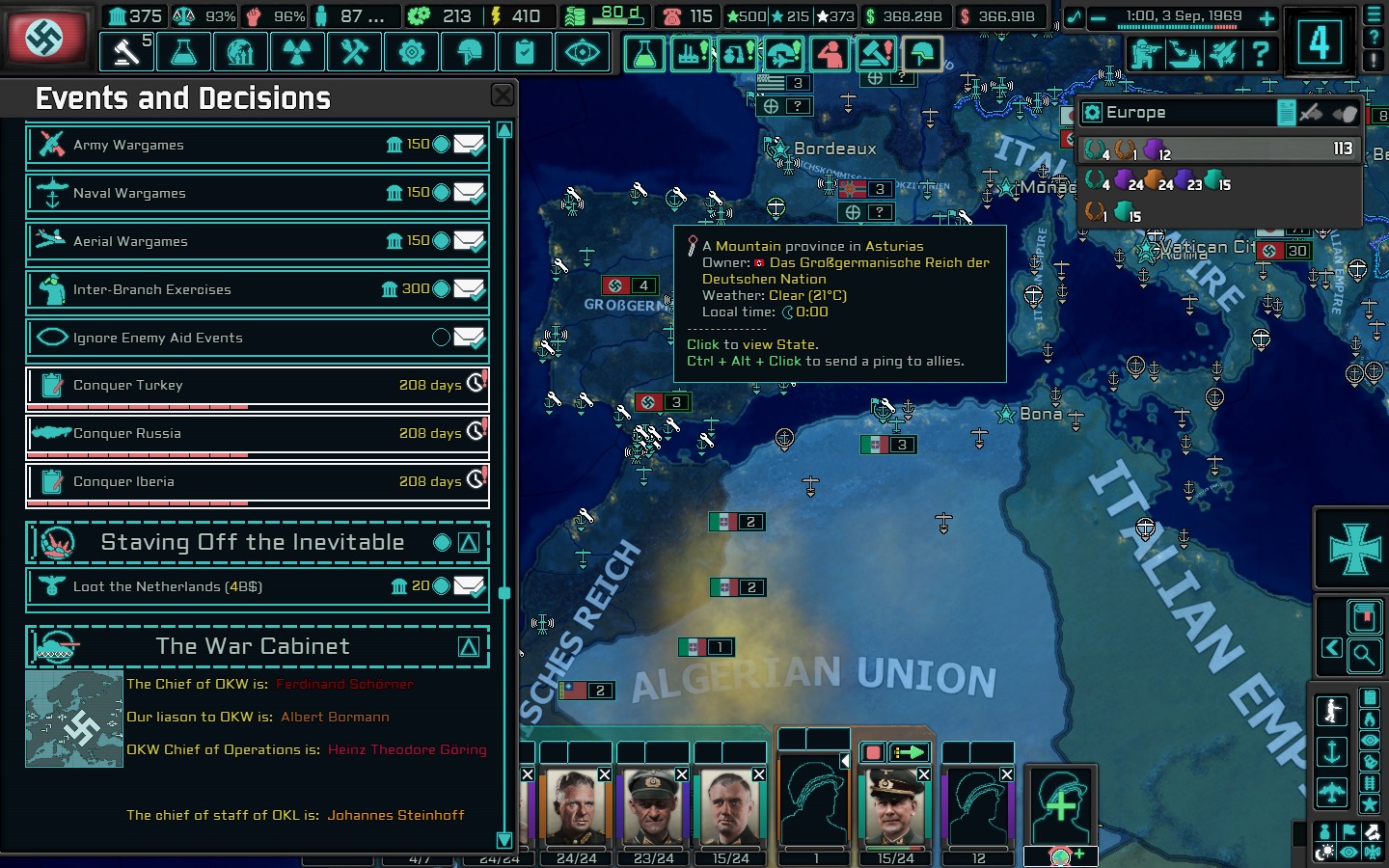Open the laws menu via the gavel icon
This screenshot has height=868, width=1389.
coord(125,52)
